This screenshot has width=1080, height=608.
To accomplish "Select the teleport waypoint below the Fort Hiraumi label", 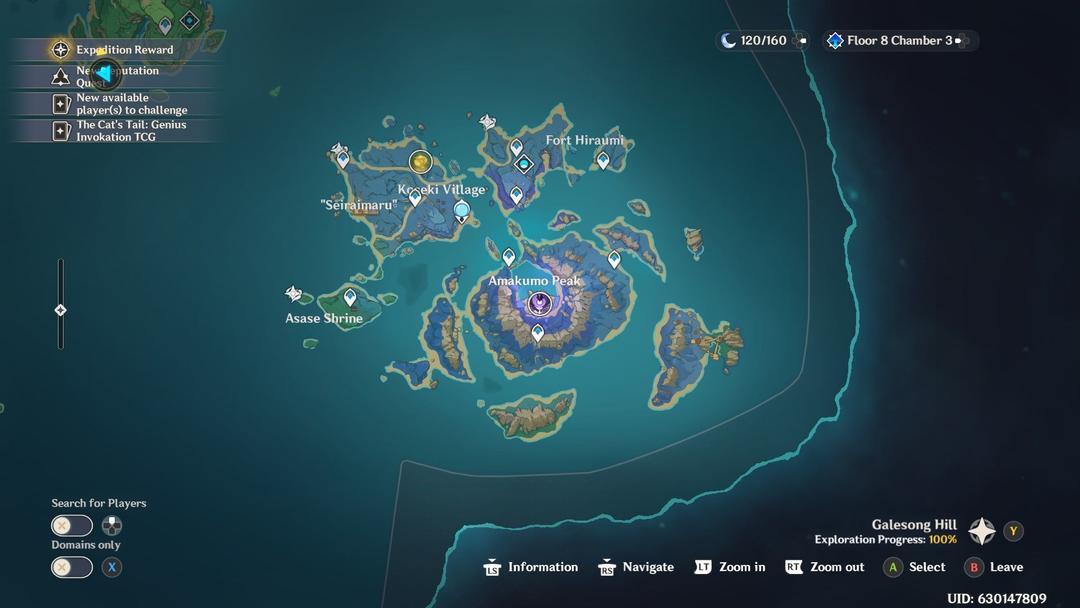I will coord(603,159).
